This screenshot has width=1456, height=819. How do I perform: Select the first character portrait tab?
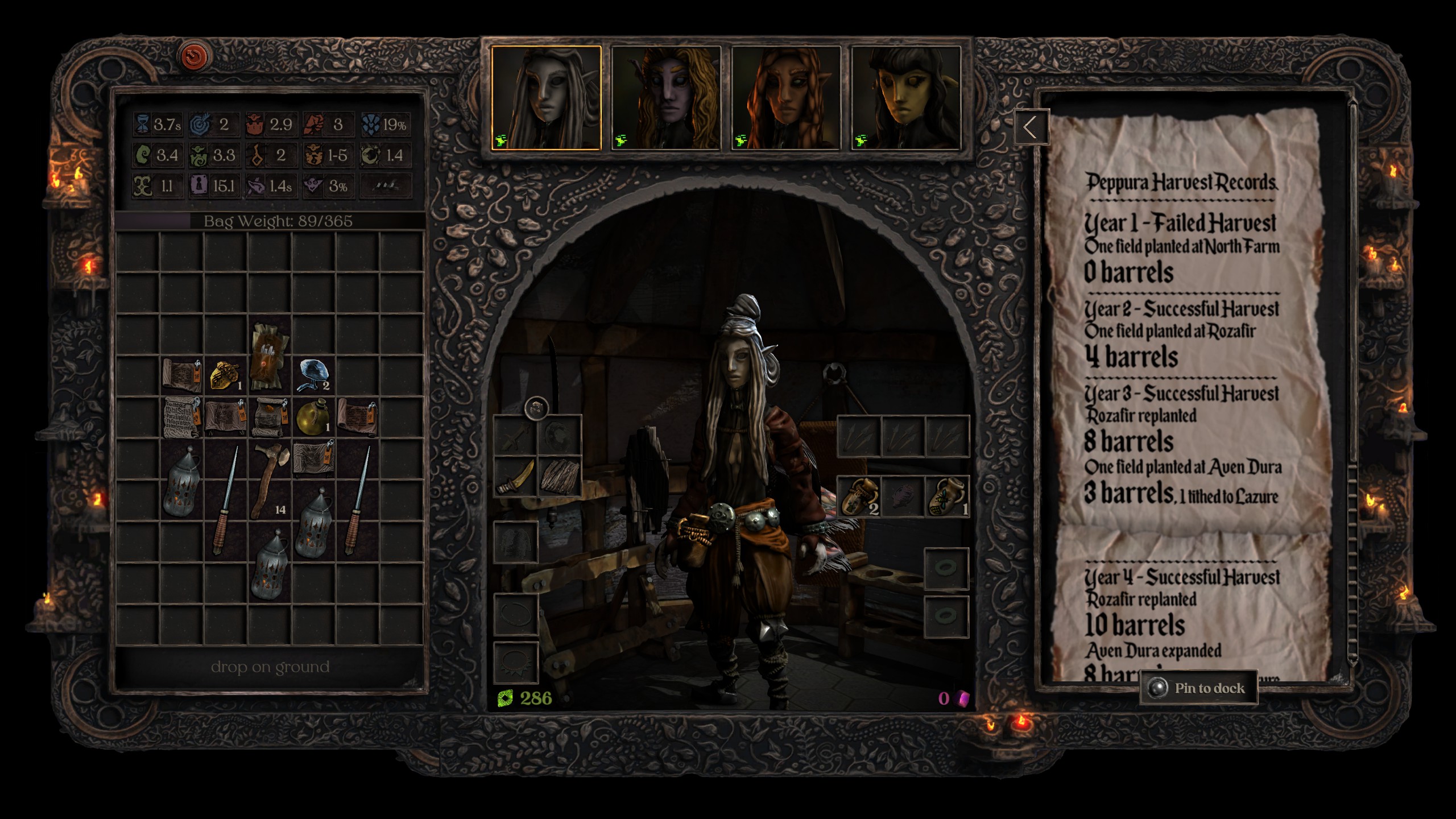tap(546, 94)
